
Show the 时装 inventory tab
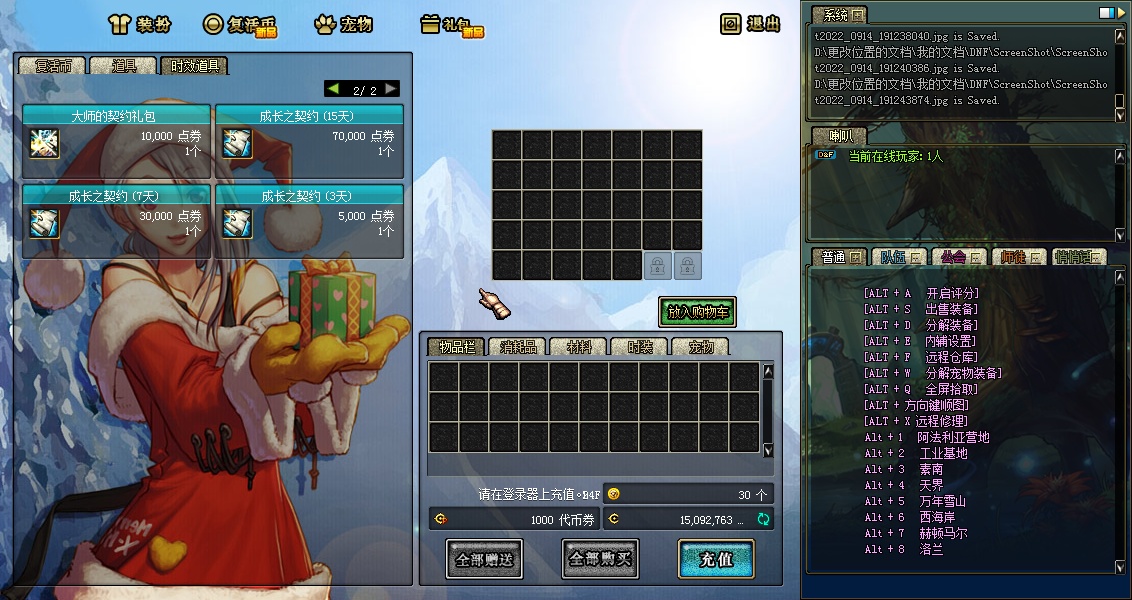[638, 347]
